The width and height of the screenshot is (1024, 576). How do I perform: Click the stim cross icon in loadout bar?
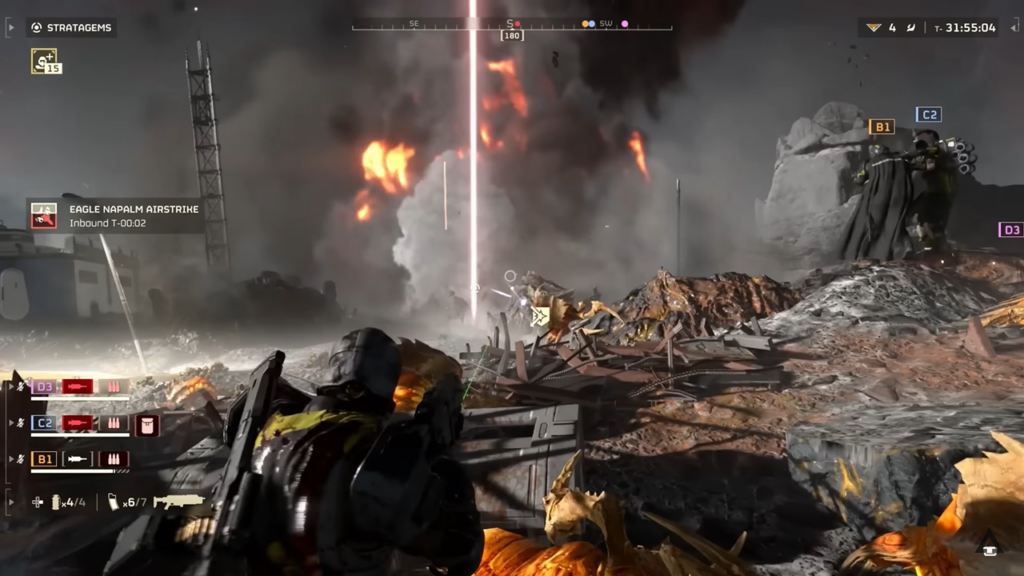(37, 502)
